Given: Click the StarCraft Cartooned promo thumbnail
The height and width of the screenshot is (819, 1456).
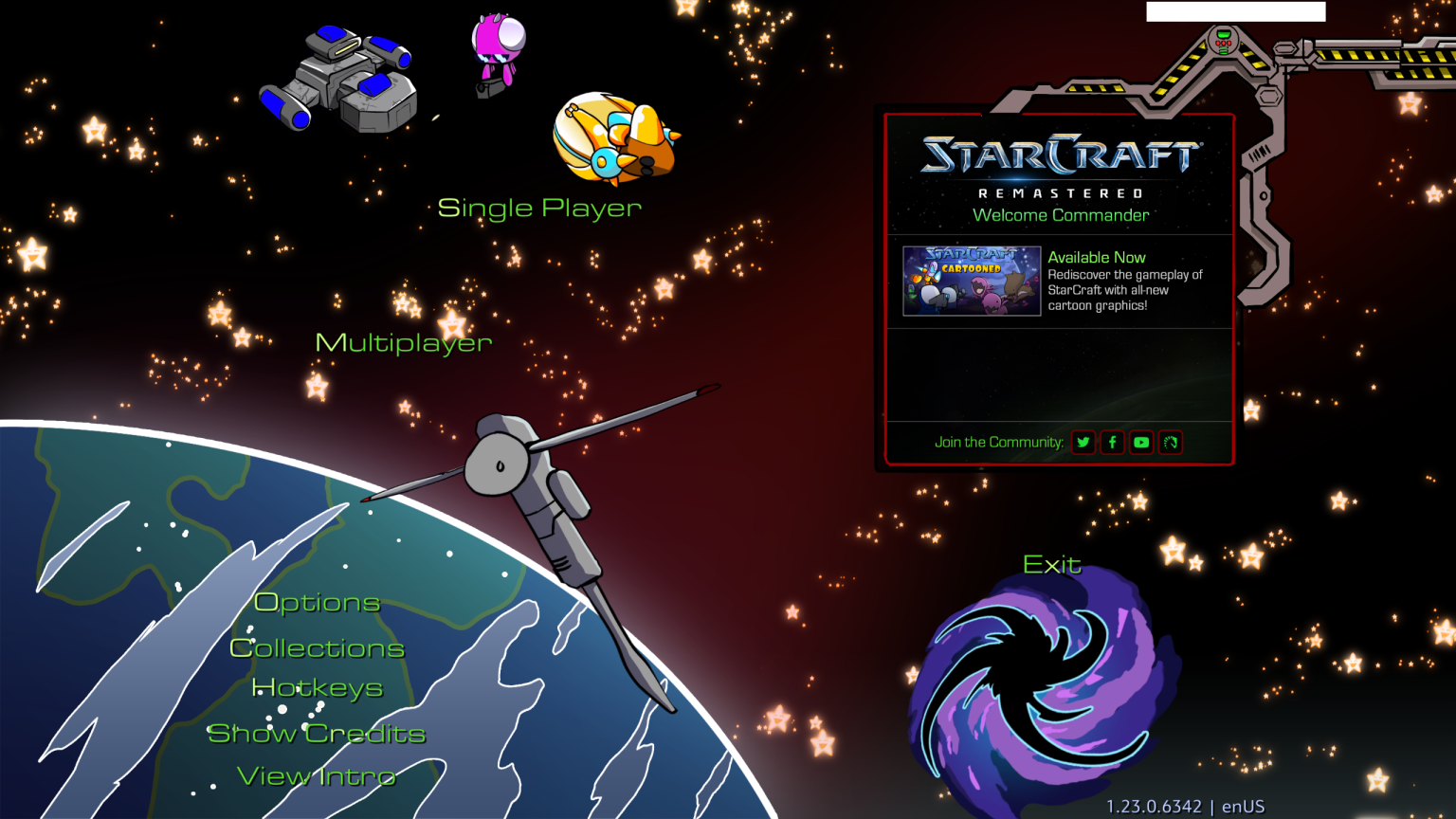Looking at the screenshot, I should (x=970, y=282).
